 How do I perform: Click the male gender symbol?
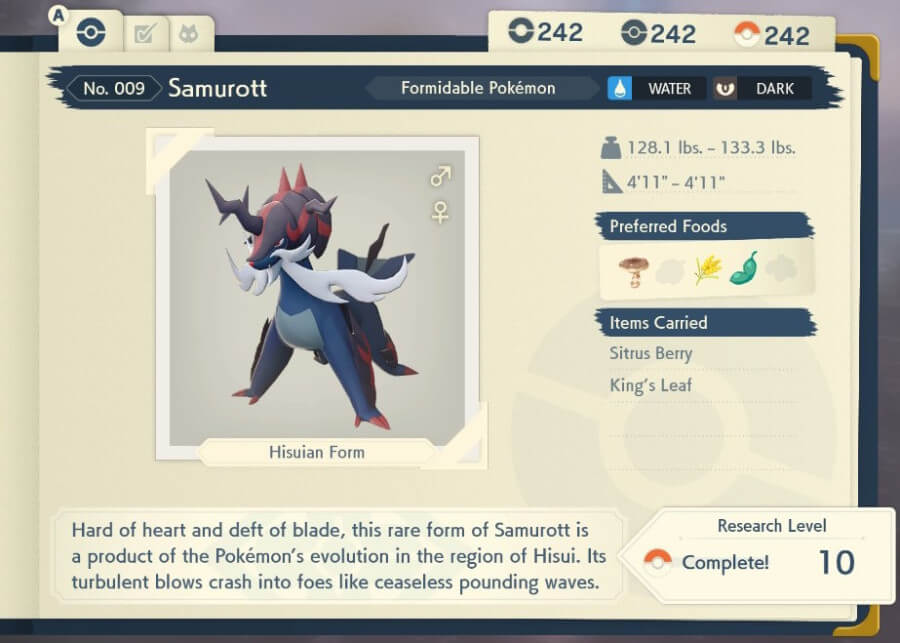click(440, 177)
